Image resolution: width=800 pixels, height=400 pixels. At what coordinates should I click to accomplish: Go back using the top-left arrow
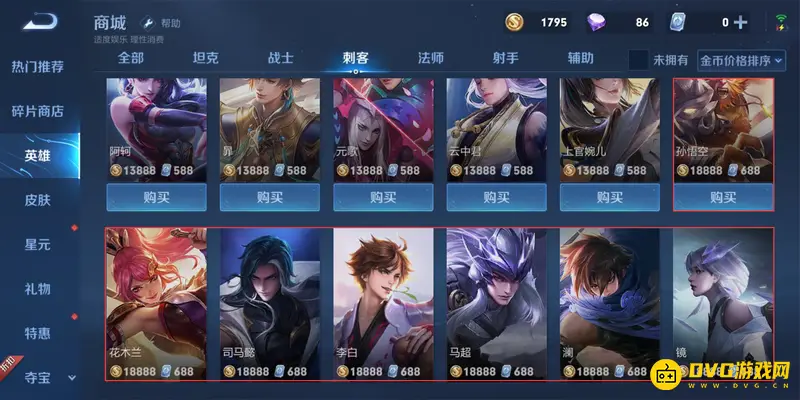(x=40, y=21)
